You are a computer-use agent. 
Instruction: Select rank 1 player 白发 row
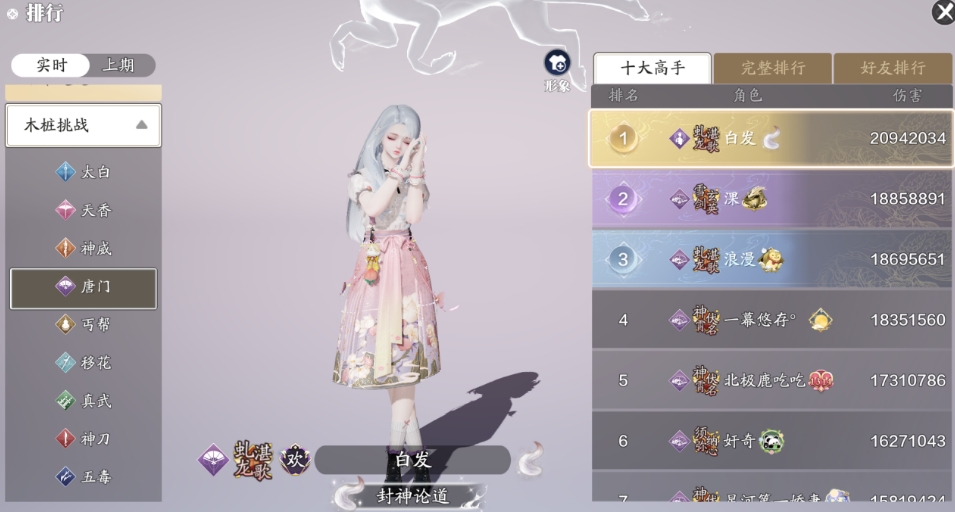[x=771, y=138]
